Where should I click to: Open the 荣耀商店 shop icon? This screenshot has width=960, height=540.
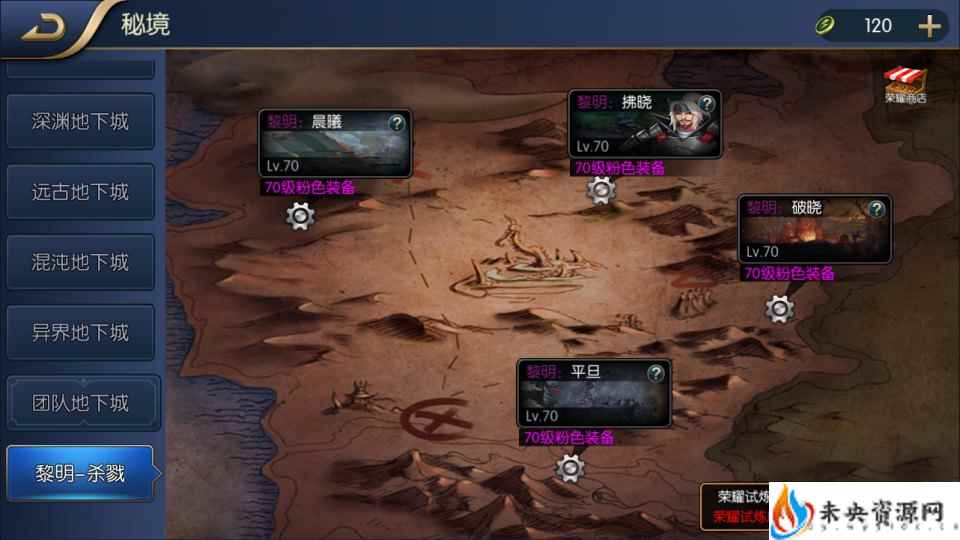pos(905,86)
